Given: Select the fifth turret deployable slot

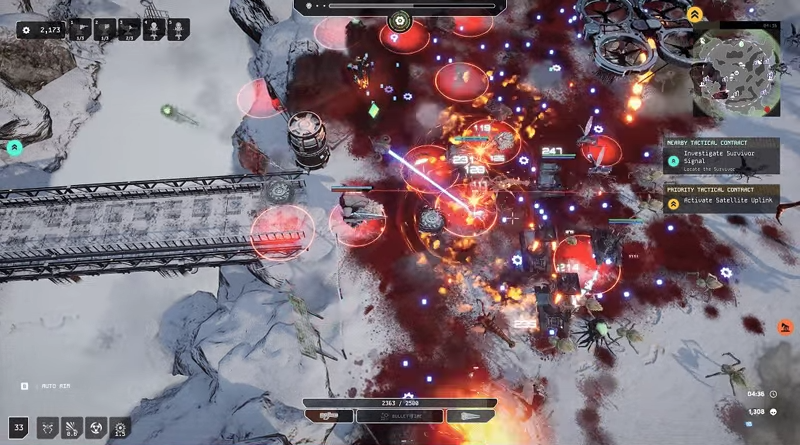Looking at the screenshot, I should pos(179,31).
